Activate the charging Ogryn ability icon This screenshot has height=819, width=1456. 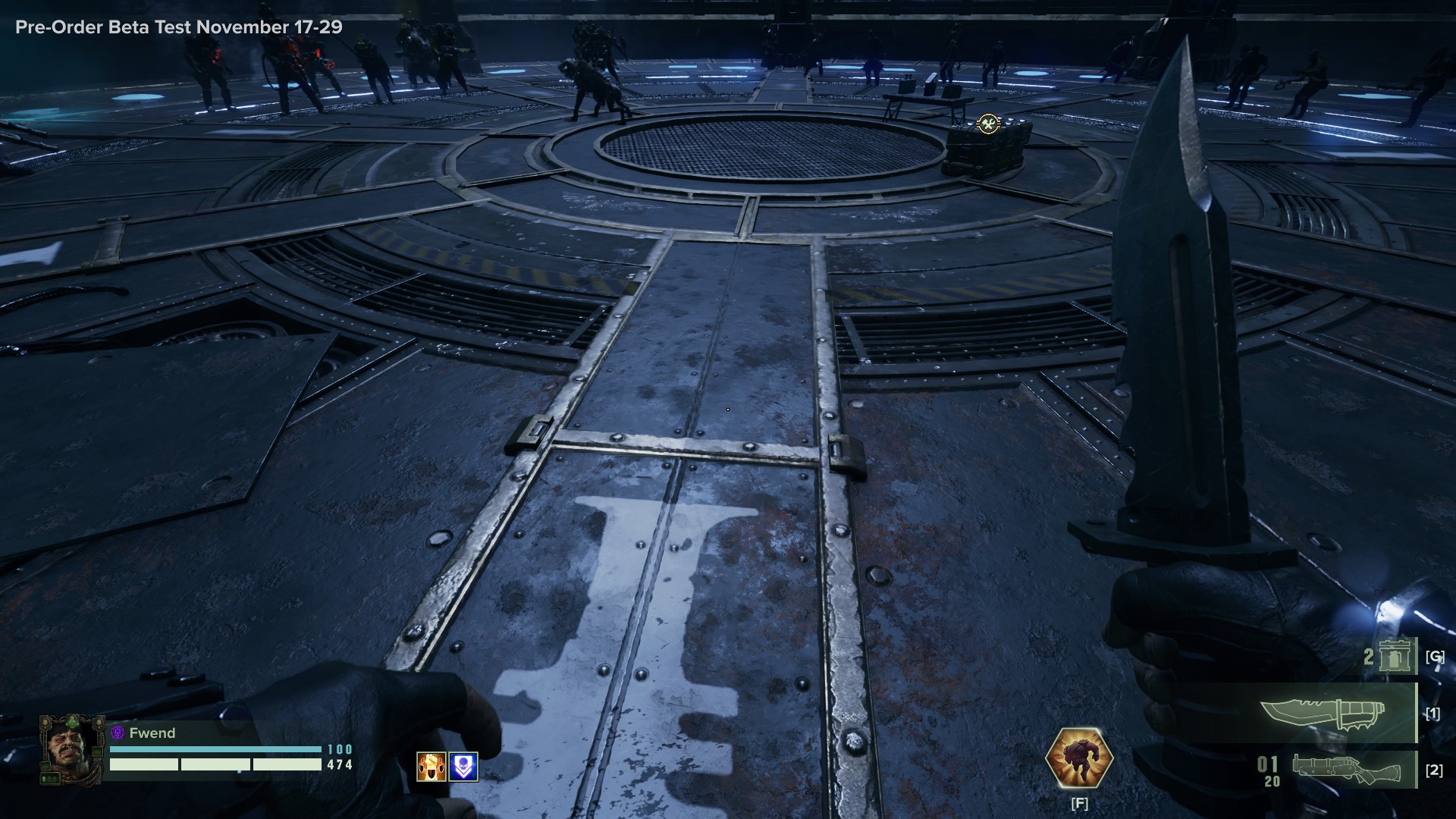(1078, 759)
